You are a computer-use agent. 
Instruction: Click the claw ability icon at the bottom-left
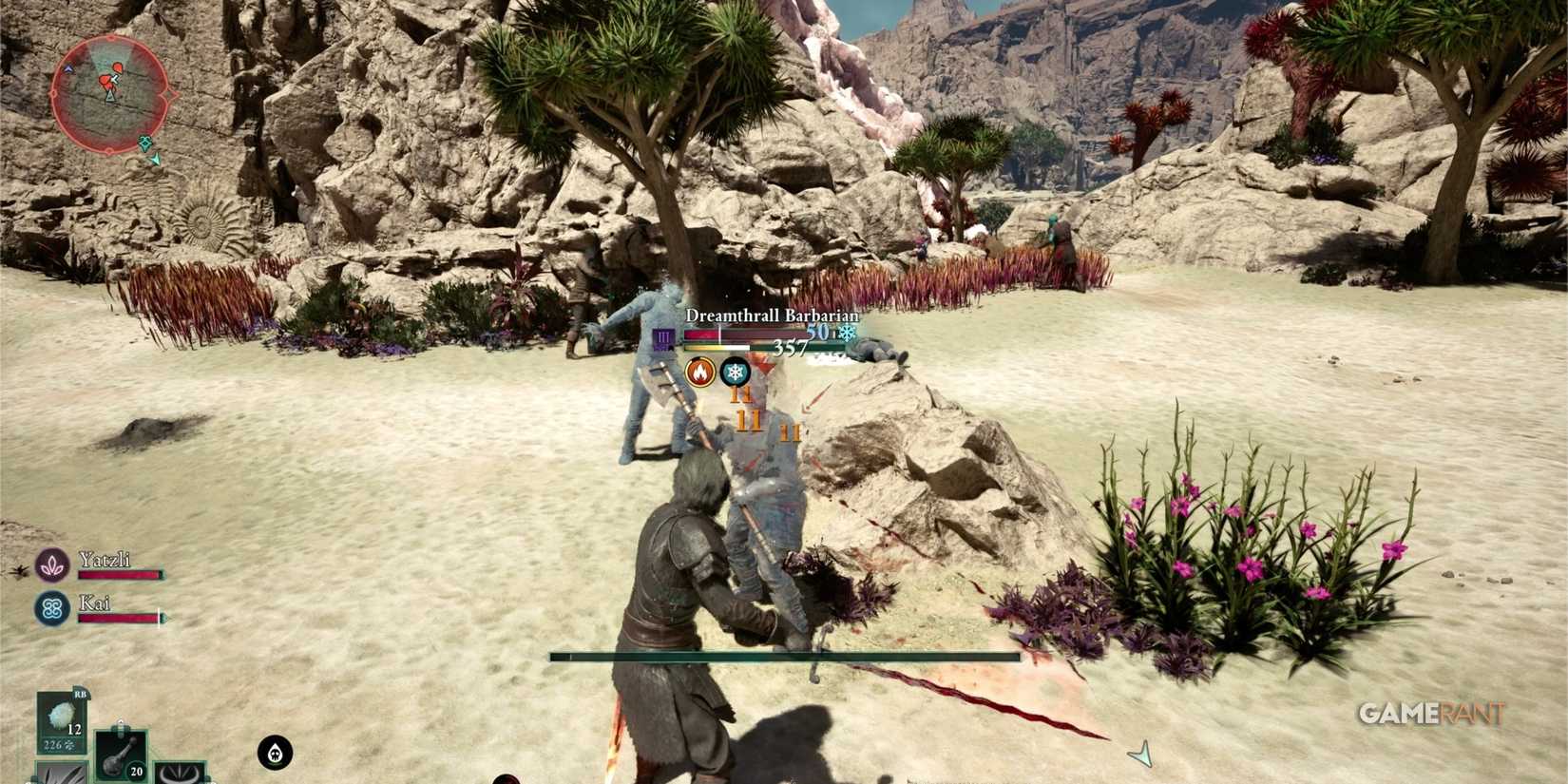[61, 775]
